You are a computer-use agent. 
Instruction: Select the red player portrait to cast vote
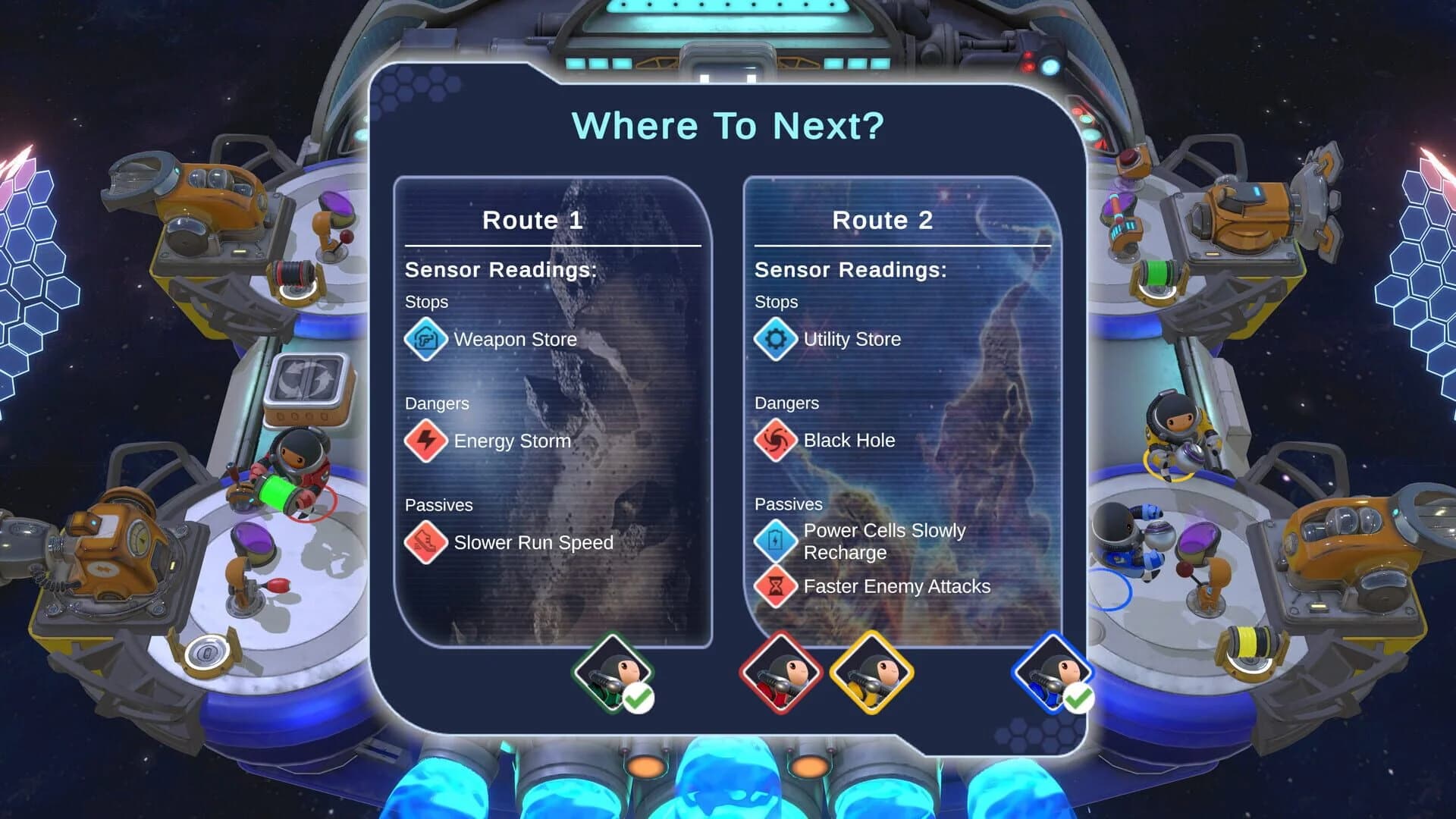pyautogui.click(x=781, y=673)
